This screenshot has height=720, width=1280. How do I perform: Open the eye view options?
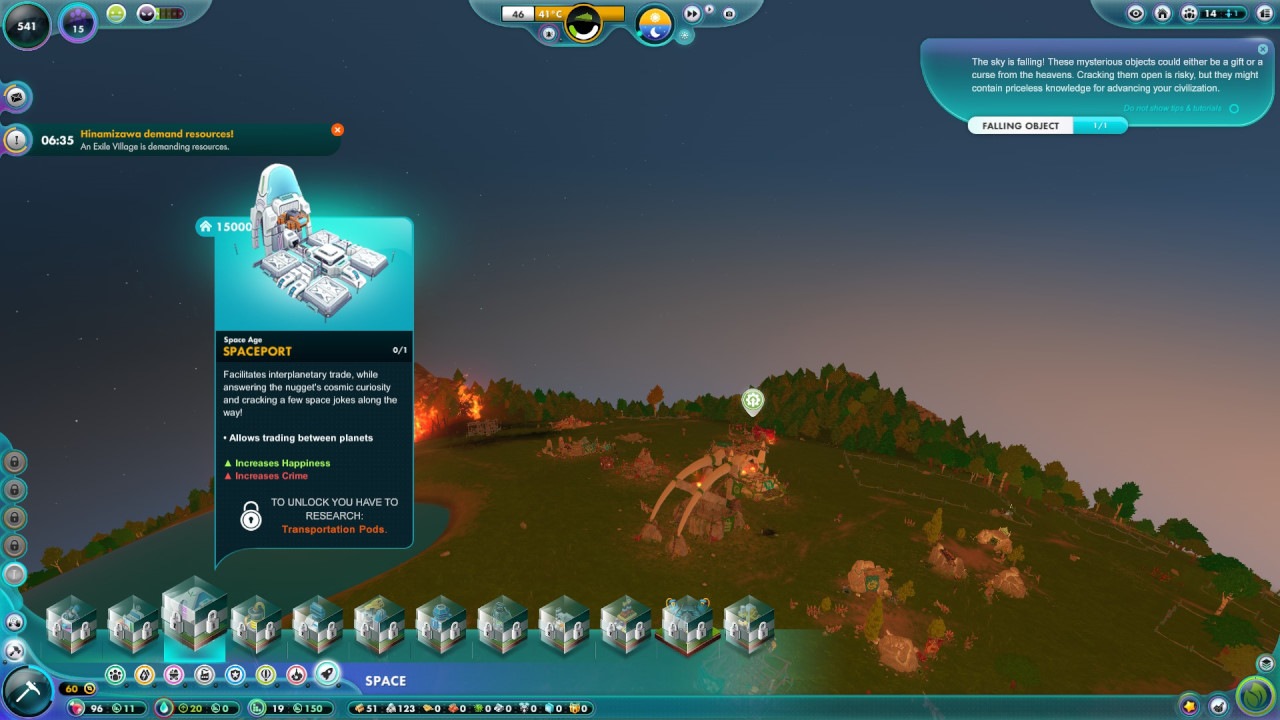pyautogui.click(x=1135, y=14)
